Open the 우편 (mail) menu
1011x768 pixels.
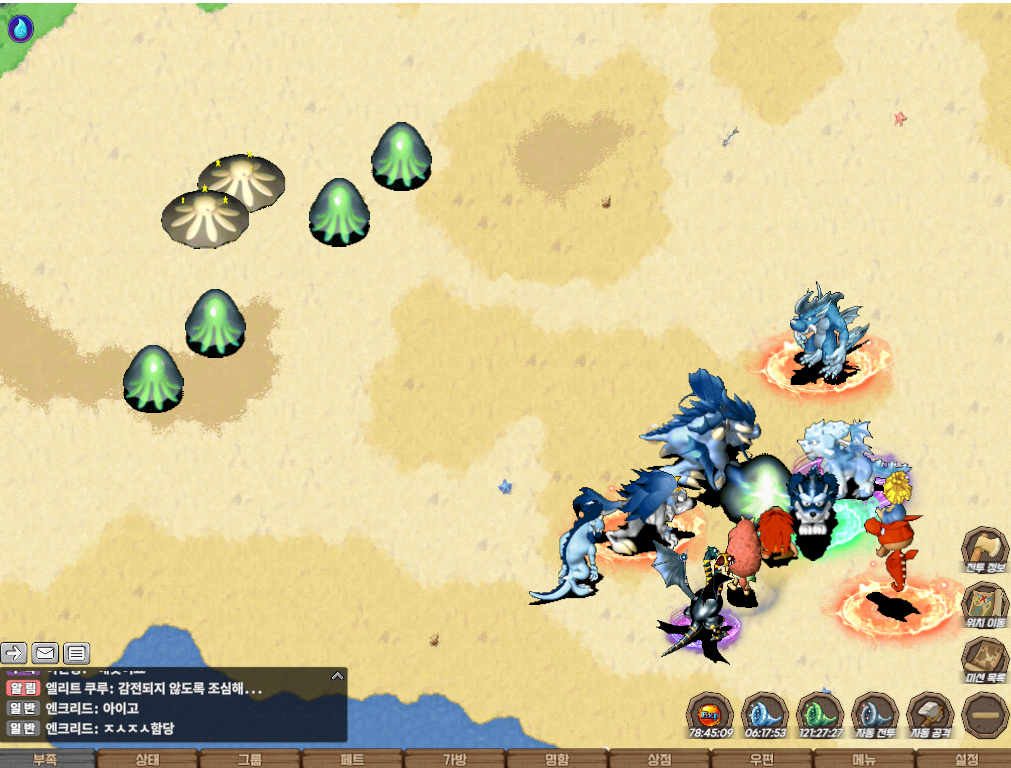[x=760, y=759]
